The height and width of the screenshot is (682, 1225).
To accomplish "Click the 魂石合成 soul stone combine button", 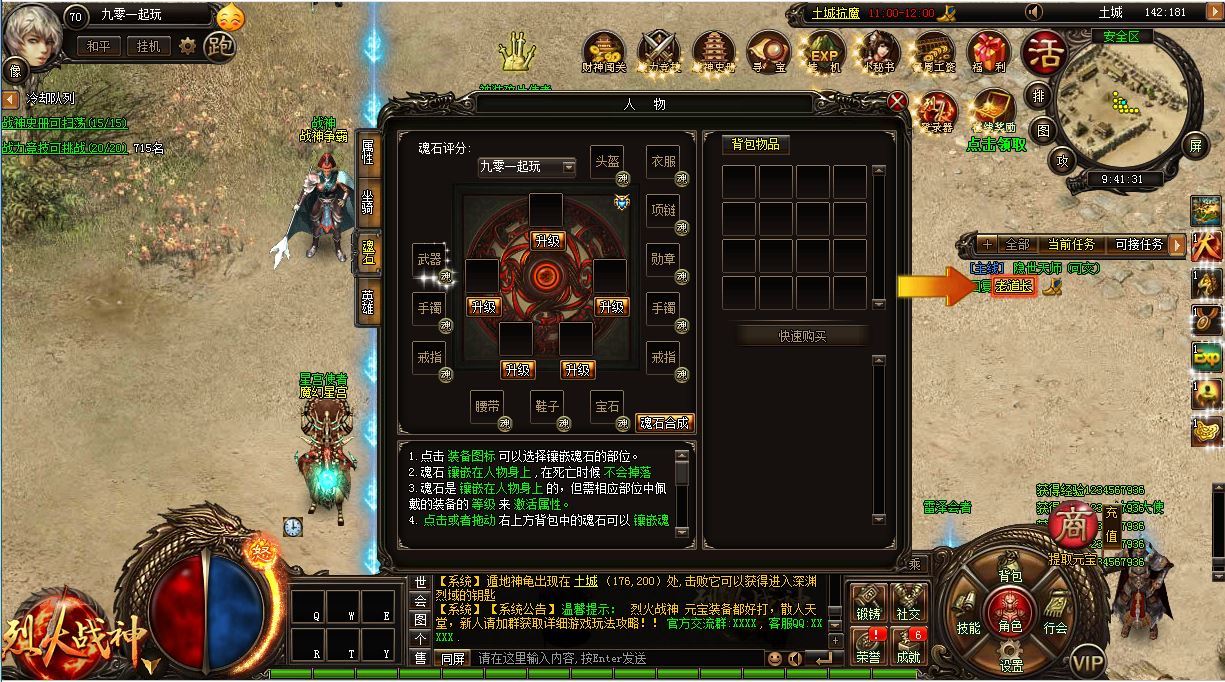I will pos(666,423).
